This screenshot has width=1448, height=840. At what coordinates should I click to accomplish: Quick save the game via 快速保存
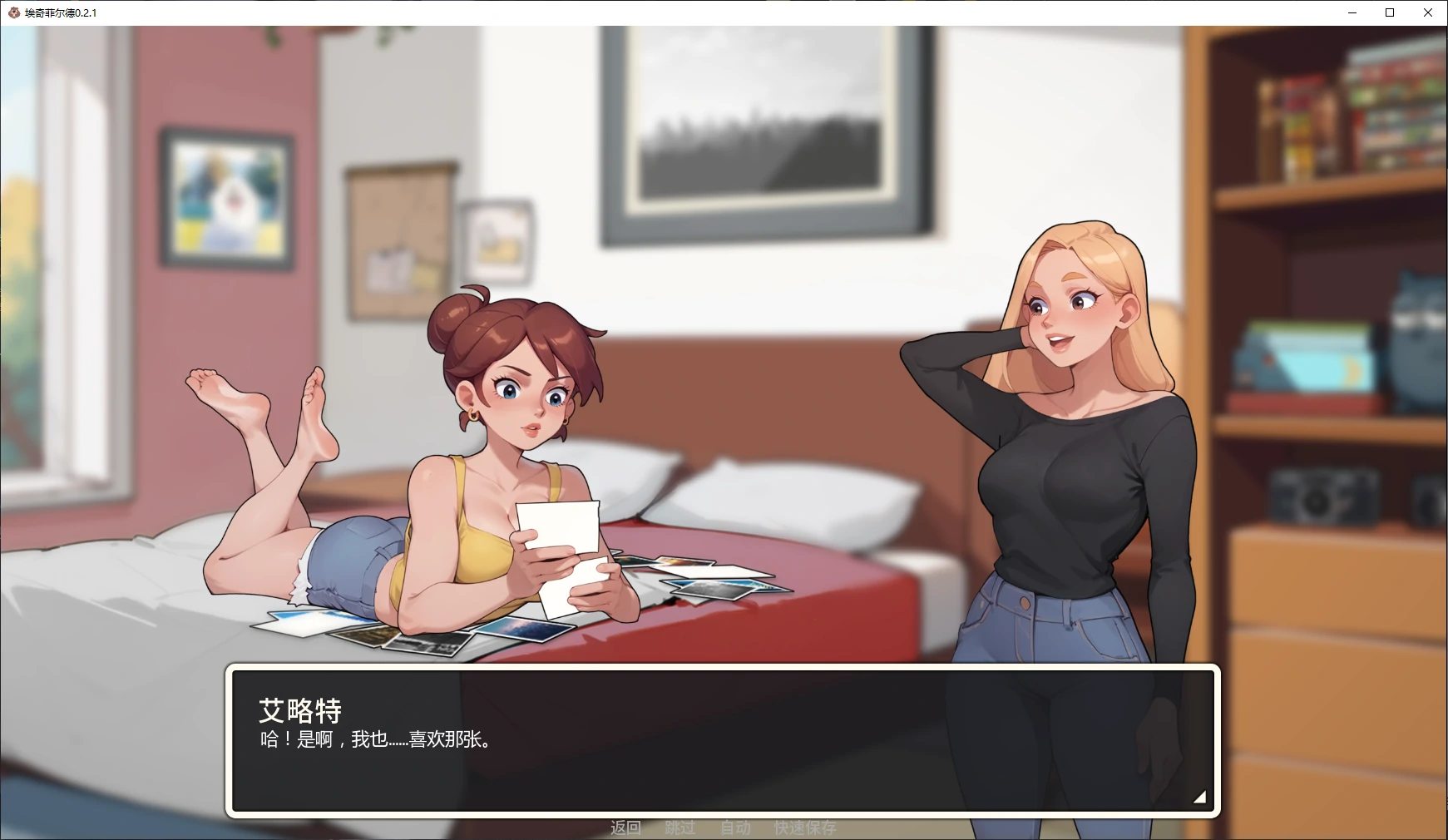coord(805,828)
